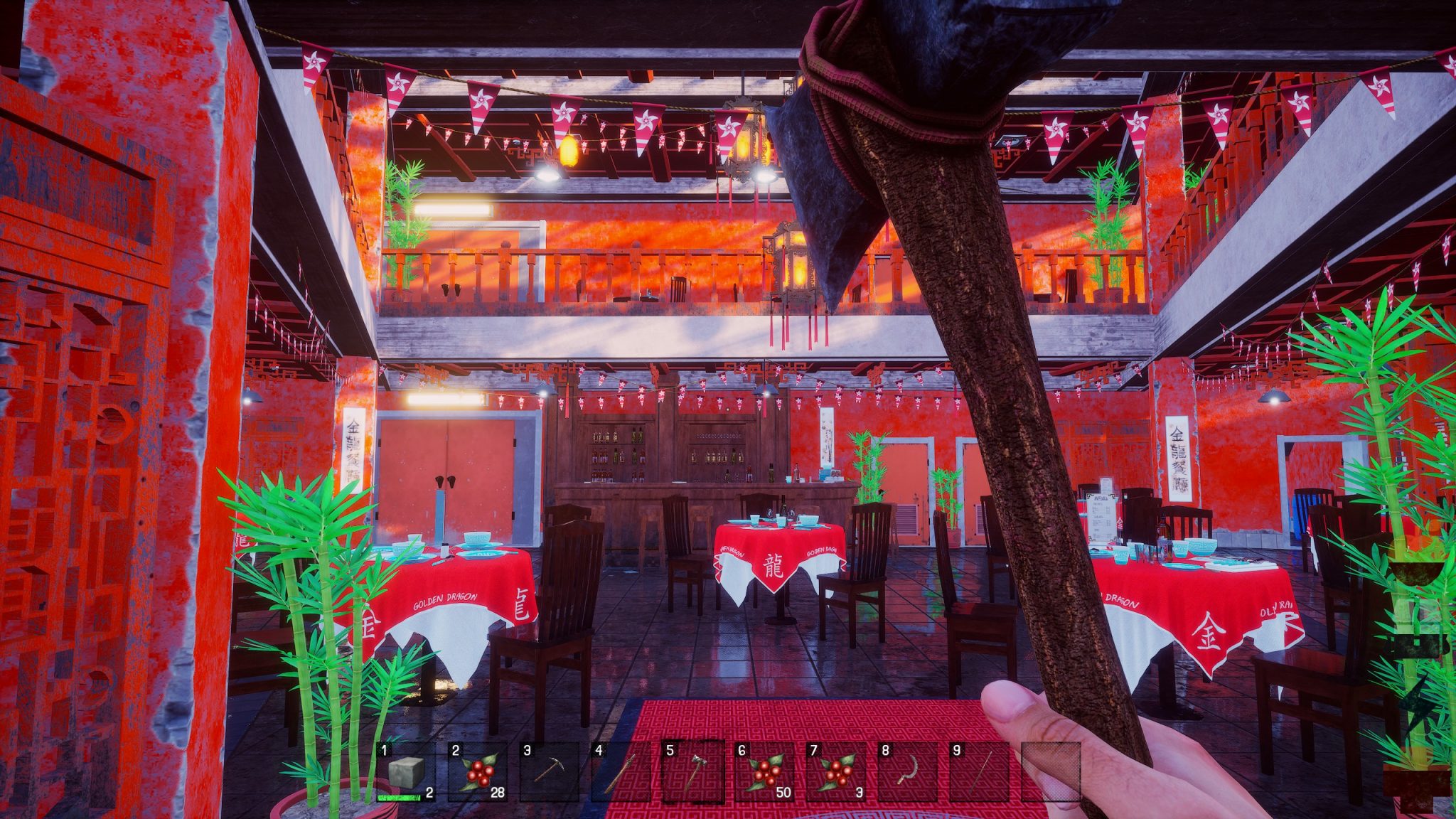This screenshot has width=1456, height=819.
Task: Select the stone block in slot 1
Action: (406, 772)
